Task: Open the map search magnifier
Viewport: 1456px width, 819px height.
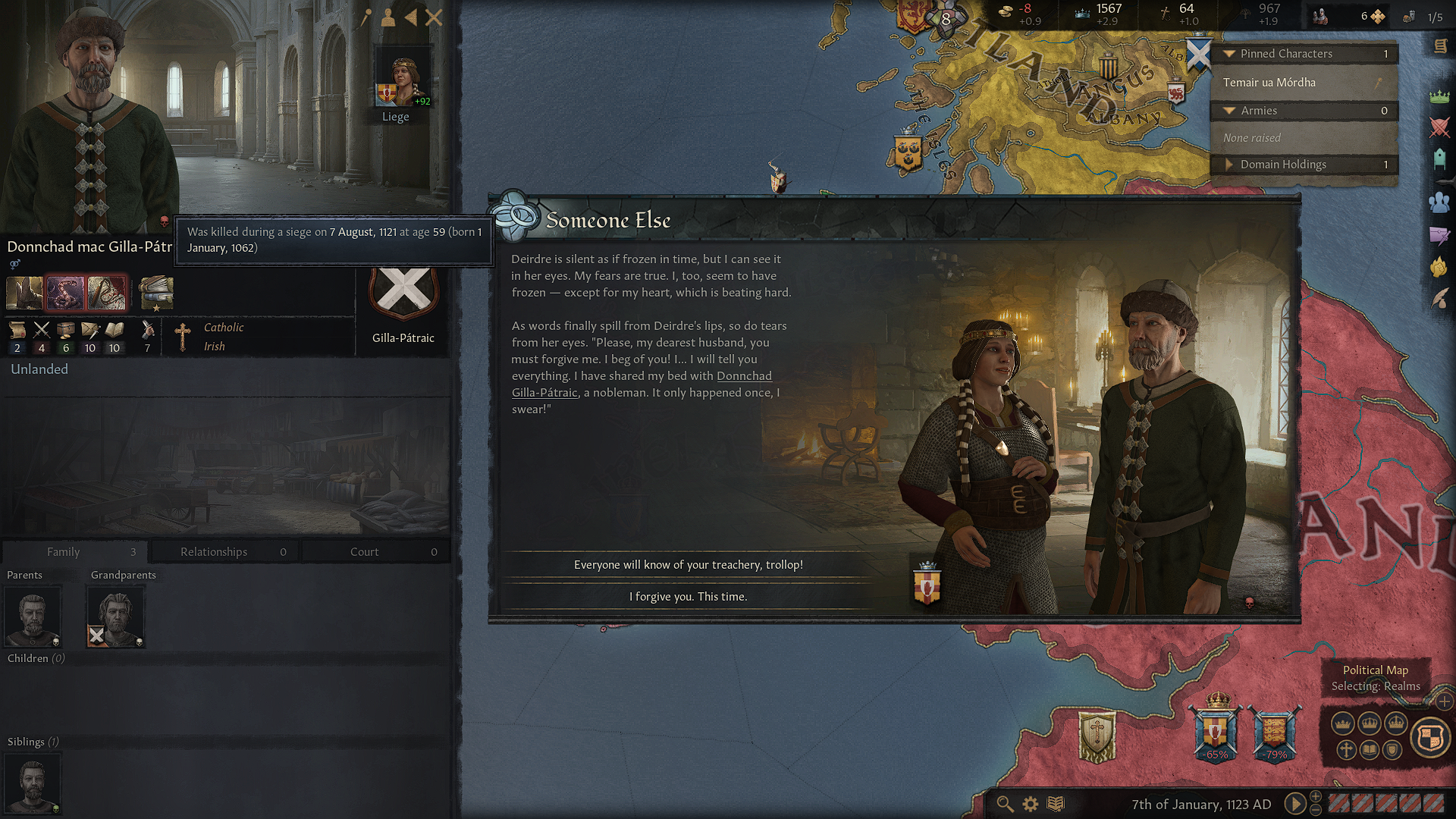Action: click(1005, 804)
